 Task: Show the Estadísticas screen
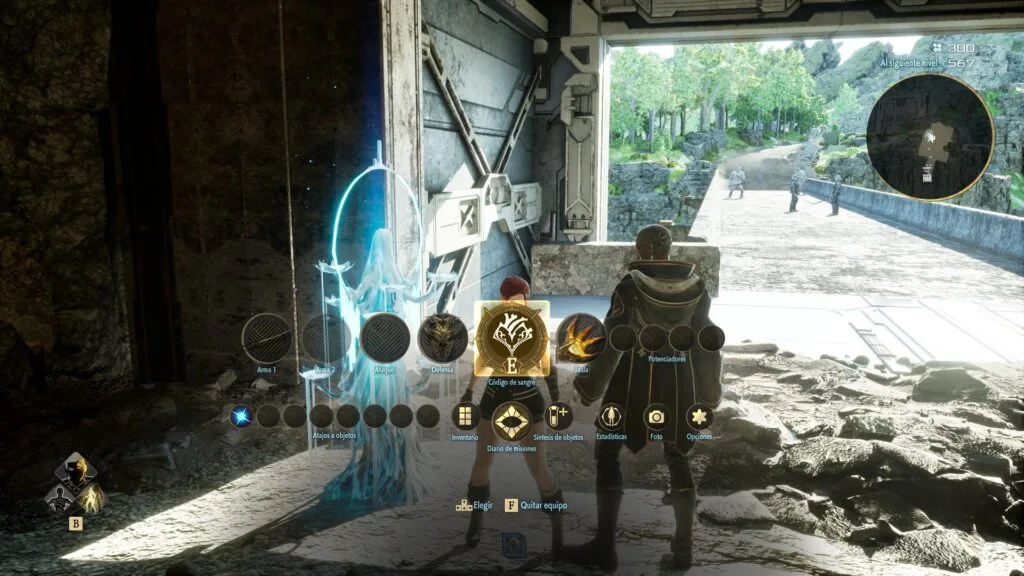(611, 416)
